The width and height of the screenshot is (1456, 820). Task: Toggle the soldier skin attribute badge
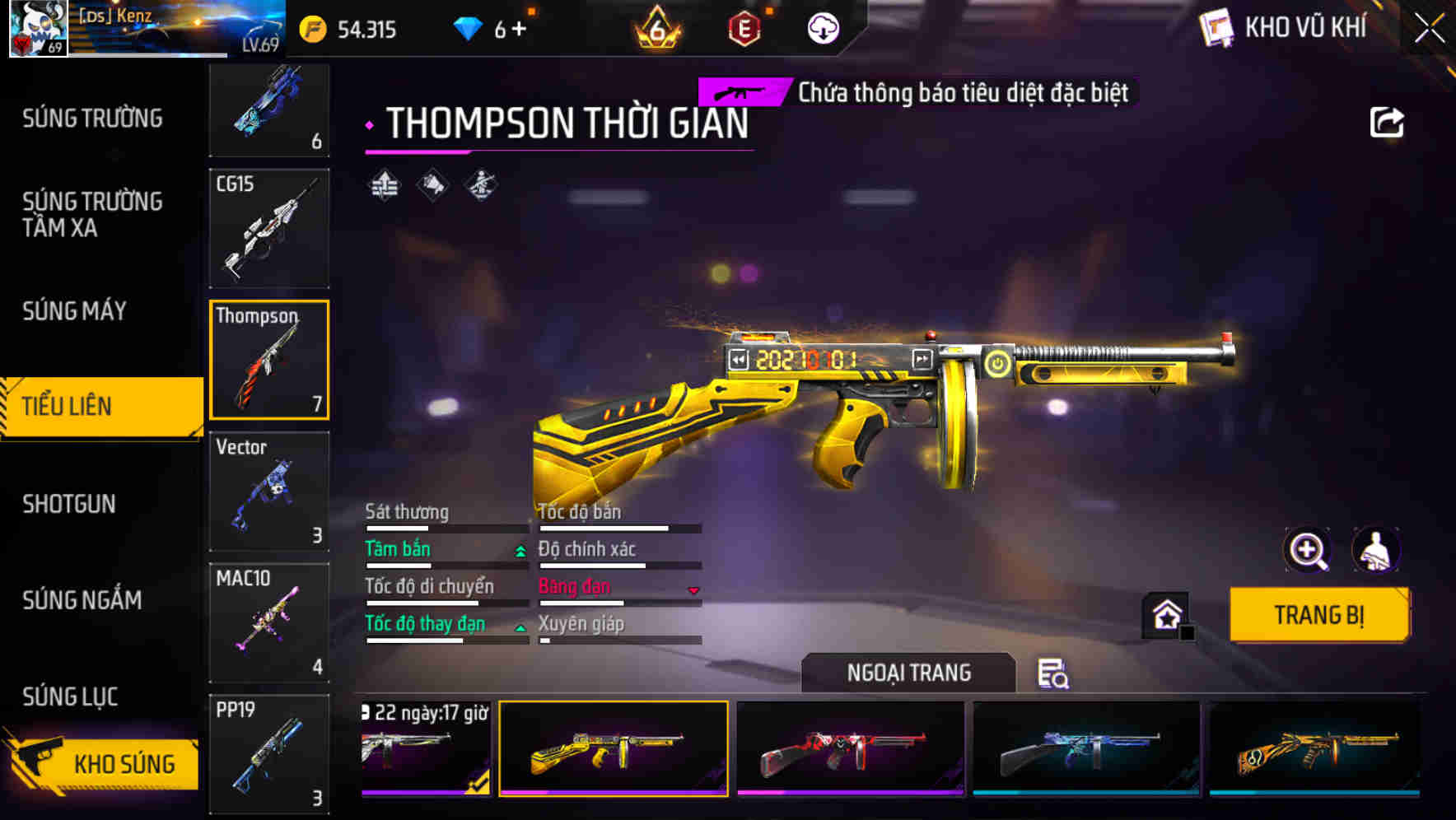pos(482,183)
